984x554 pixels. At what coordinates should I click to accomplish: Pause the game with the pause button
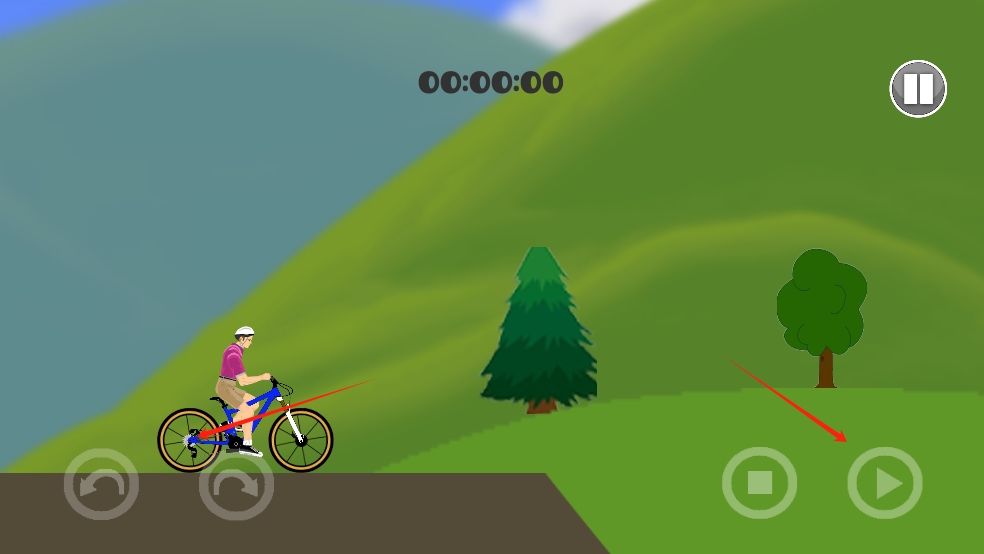(918, 89)
